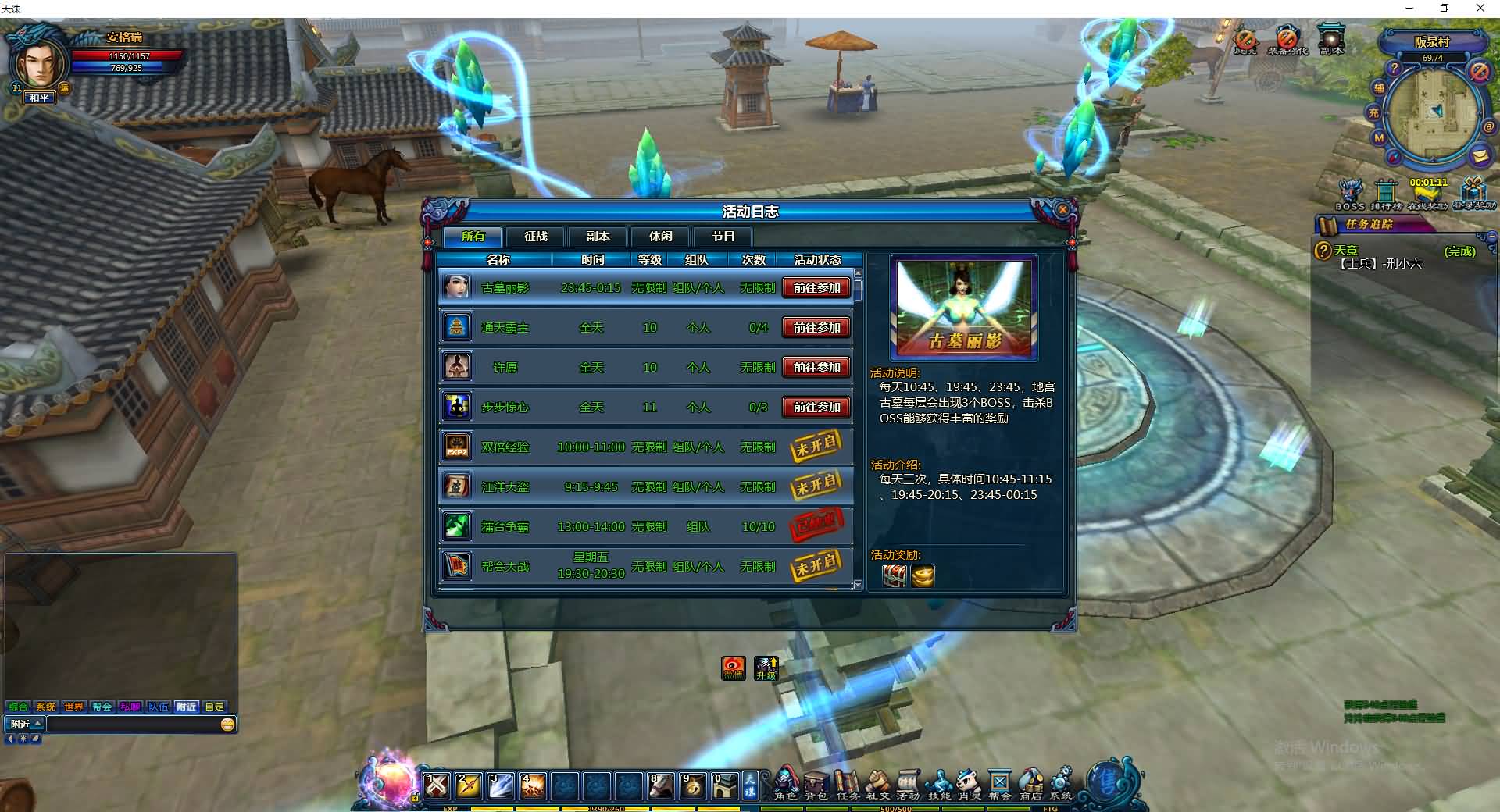Screen dimensions: 1500x812
Task: Open the 副本 tab in activity log
Action: point(598,237)
